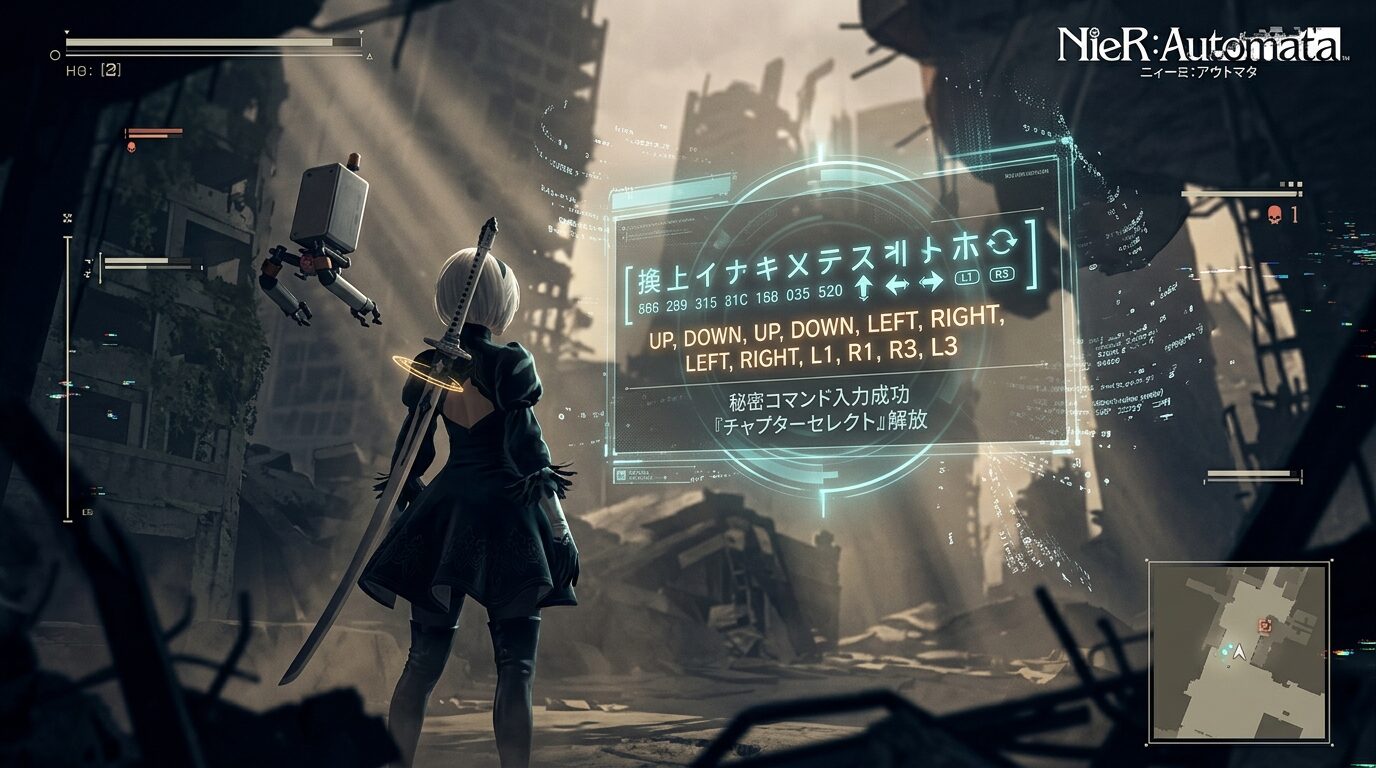Open the minimap in the corner

pos(1238,651)
